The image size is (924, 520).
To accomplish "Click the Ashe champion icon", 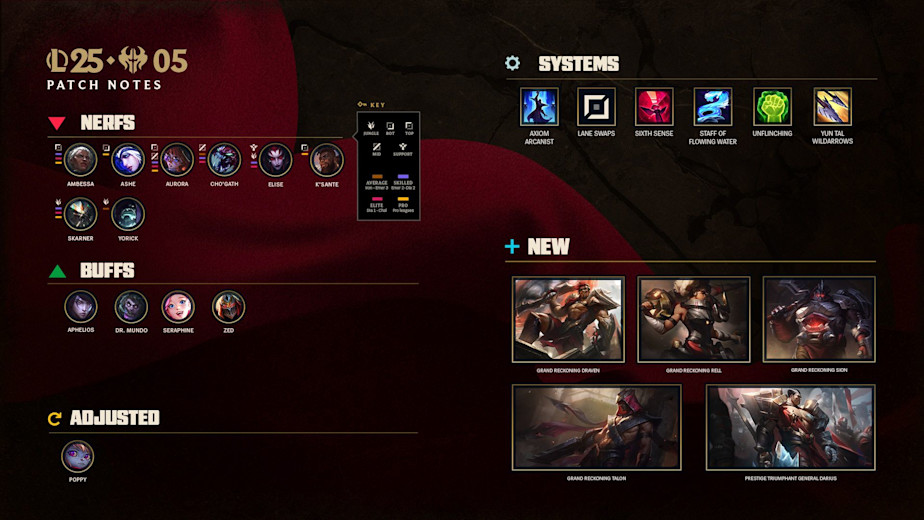I will coord(128,160).
